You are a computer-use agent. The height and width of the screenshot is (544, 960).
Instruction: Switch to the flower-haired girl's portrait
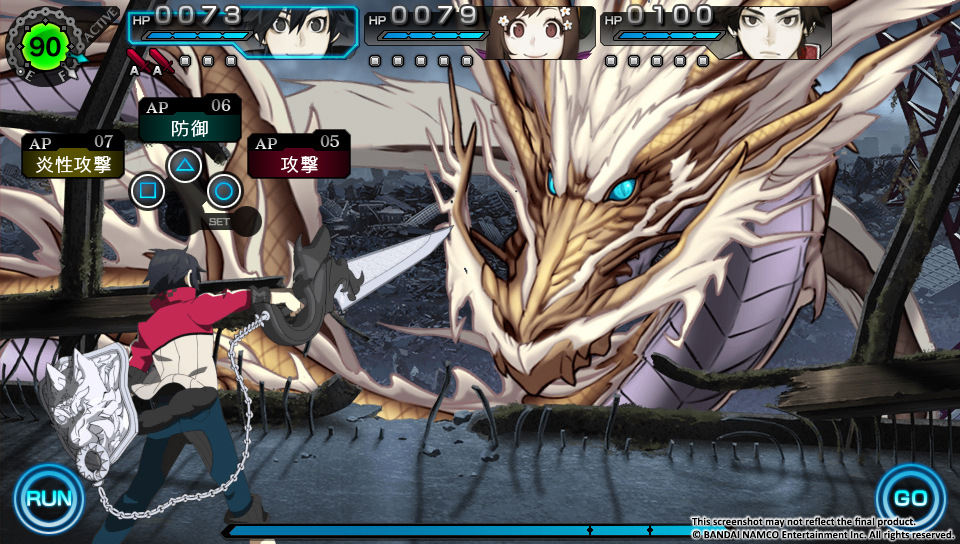tap(537, 32)
